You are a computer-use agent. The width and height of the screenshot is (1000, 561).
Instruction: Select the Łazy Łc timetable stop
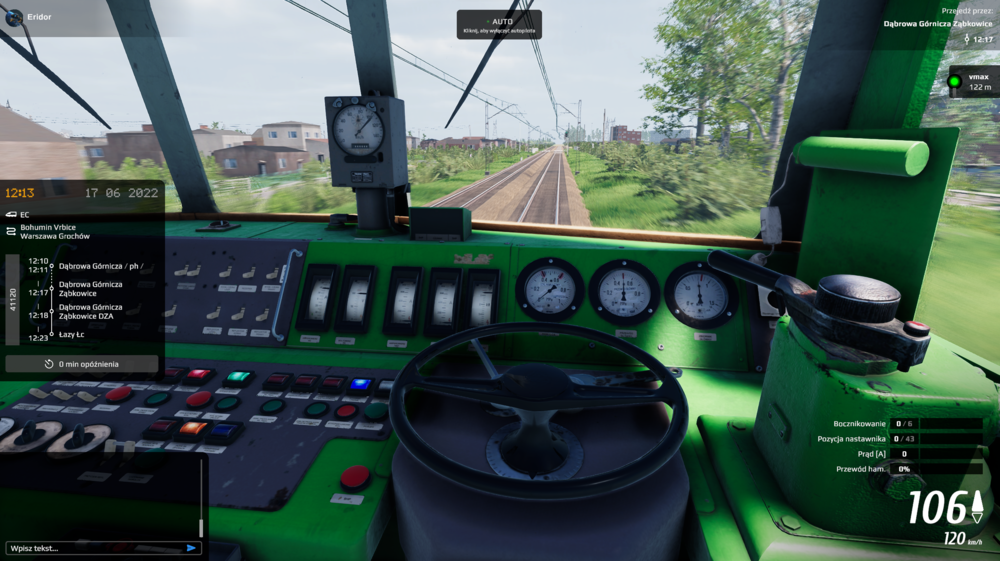click(74, 337)
